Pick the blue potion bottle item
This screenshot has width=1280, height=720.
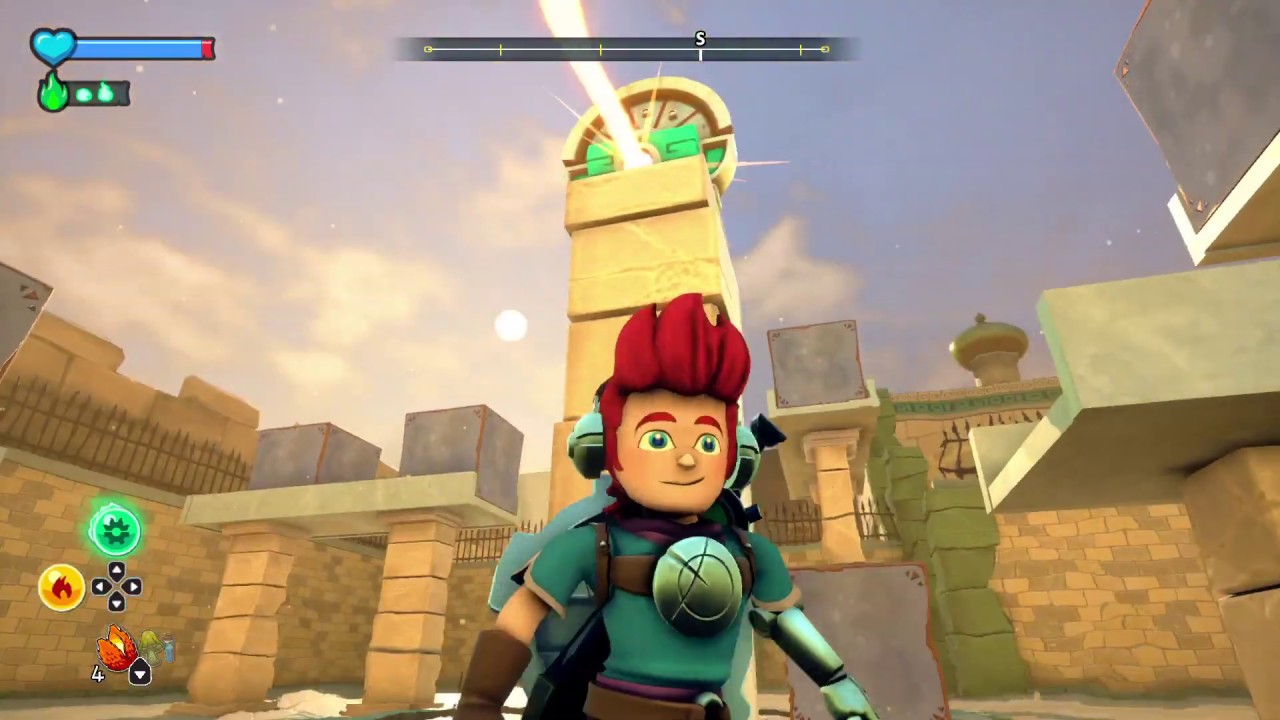[168, 650]
